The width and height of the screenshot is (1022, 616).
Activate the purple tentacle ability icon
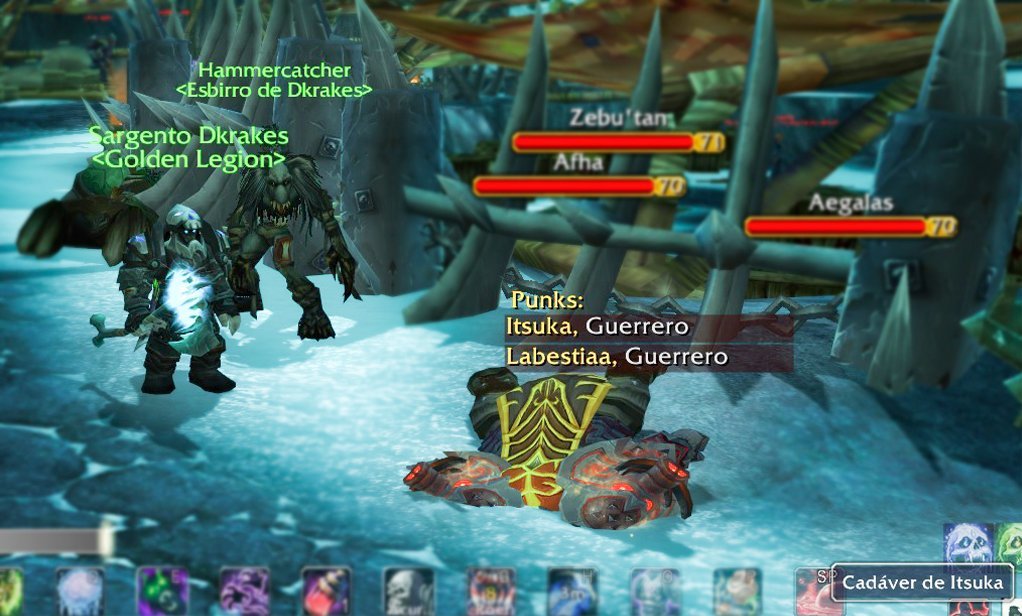[x=244, y=591]
